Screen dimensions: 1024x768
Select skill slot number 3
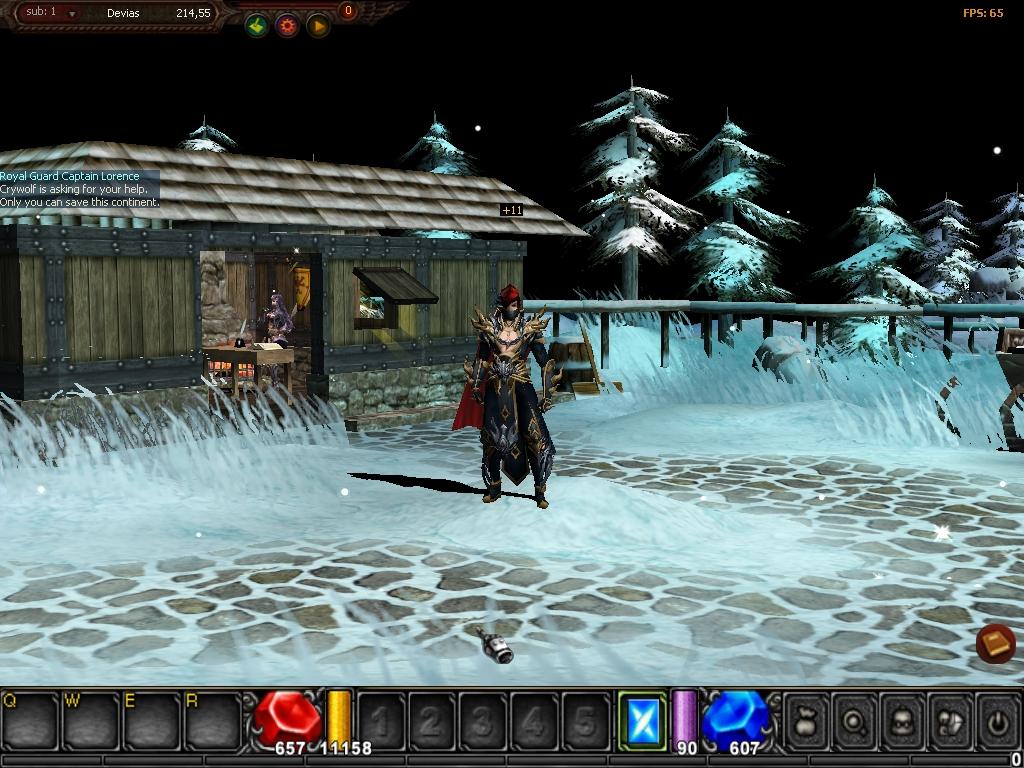[x=483, y=720]
